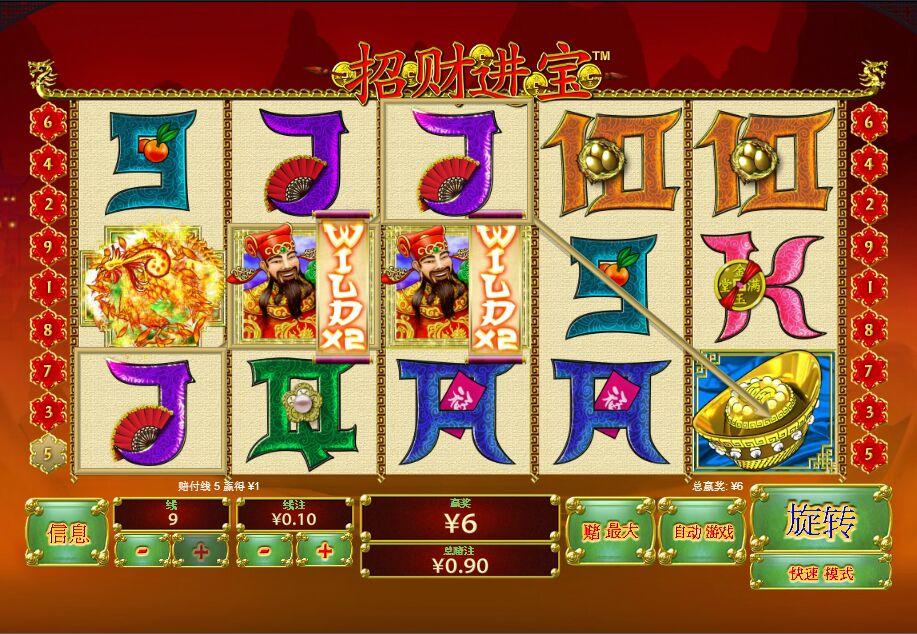Screen dimensions: 917x634
Task: Choose payline 7 marker on left side
Action: pyautogui.click(x=46, y=369)
